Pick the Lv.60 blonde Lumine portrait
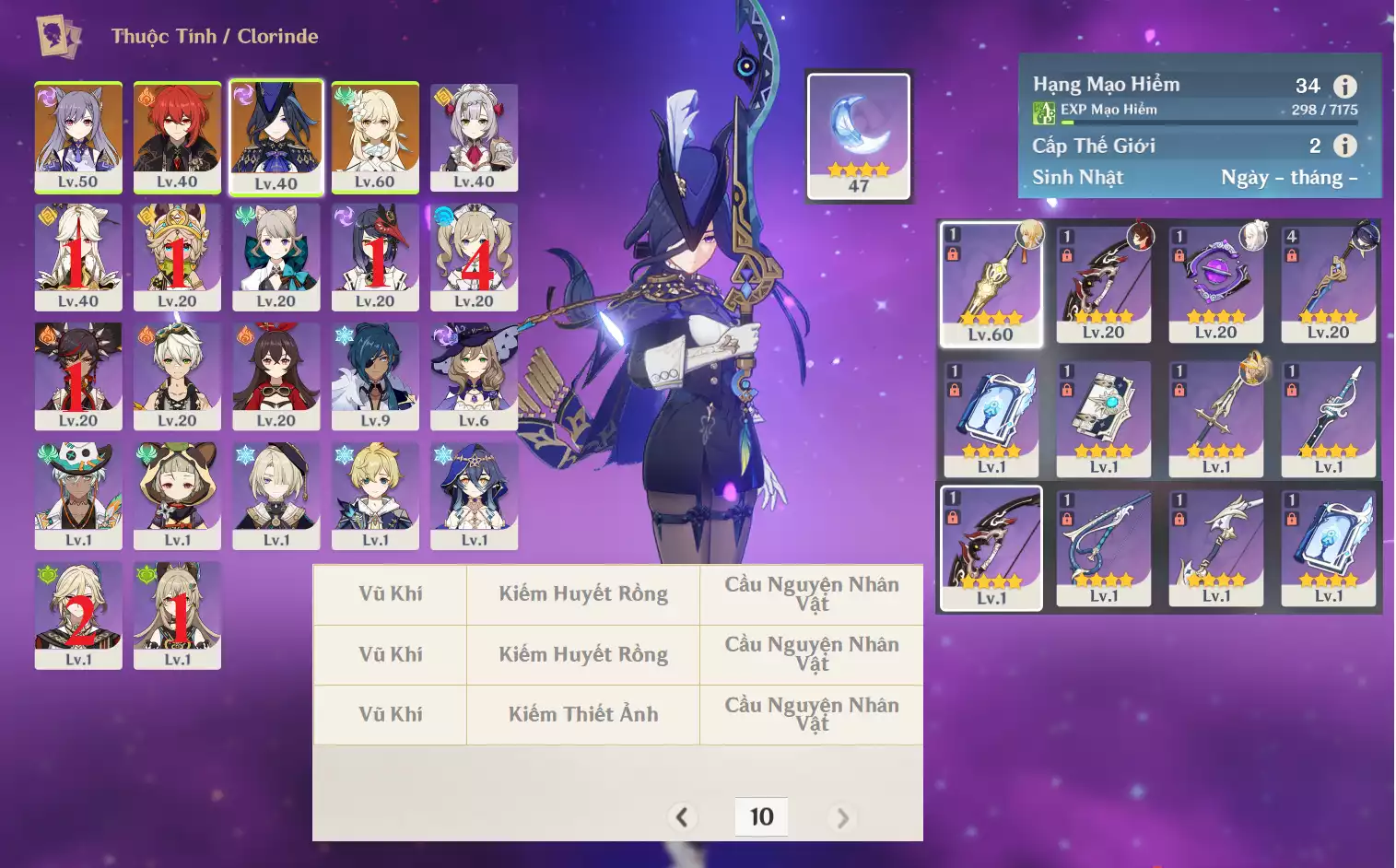The width and height of the screenshot is (1396, 868). 375,136
